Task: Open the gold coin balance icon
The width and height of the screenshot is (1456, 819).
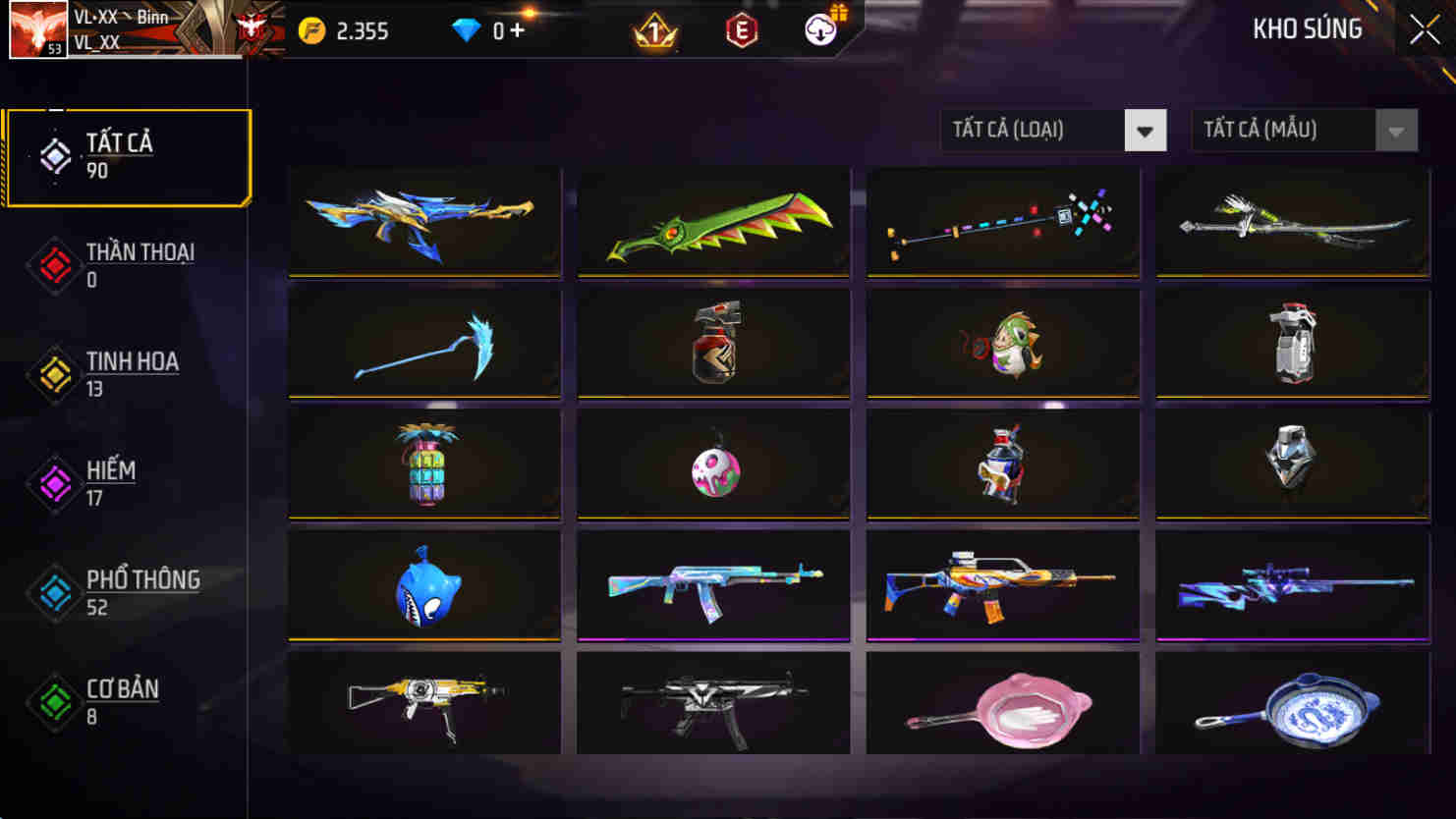Action: (x=312, y=30)
